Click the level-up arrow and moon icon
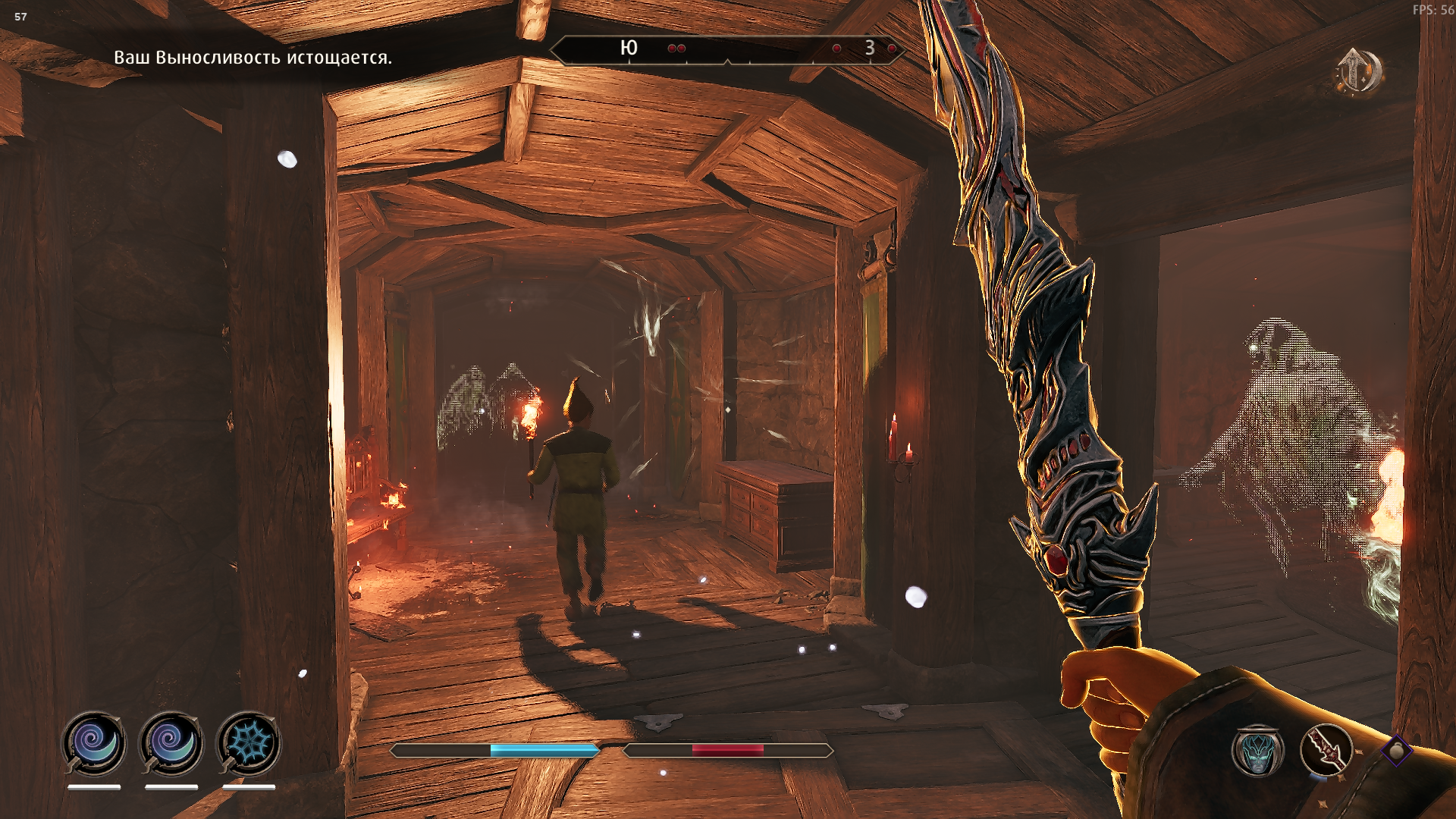Image resolution: width=1456 pixels, height=819 pixels. pyautogui.click(x=1358, y=72)
